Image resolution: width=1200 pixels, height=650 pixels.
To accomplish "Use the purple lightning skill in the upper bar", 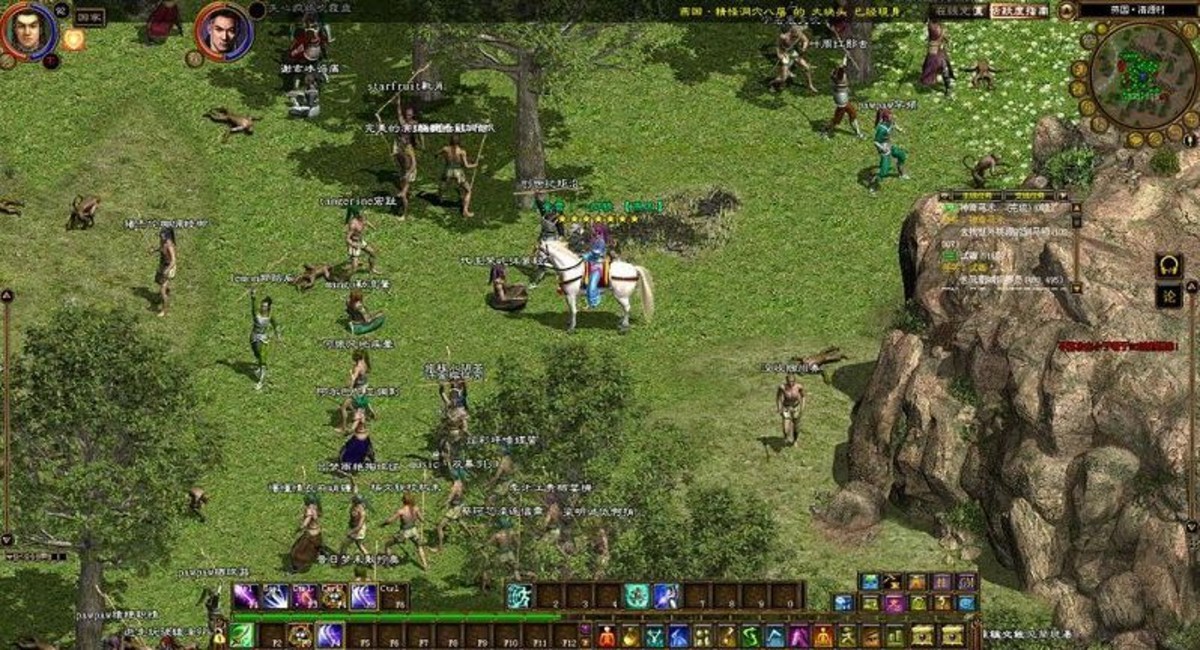I will coord(246,596).
